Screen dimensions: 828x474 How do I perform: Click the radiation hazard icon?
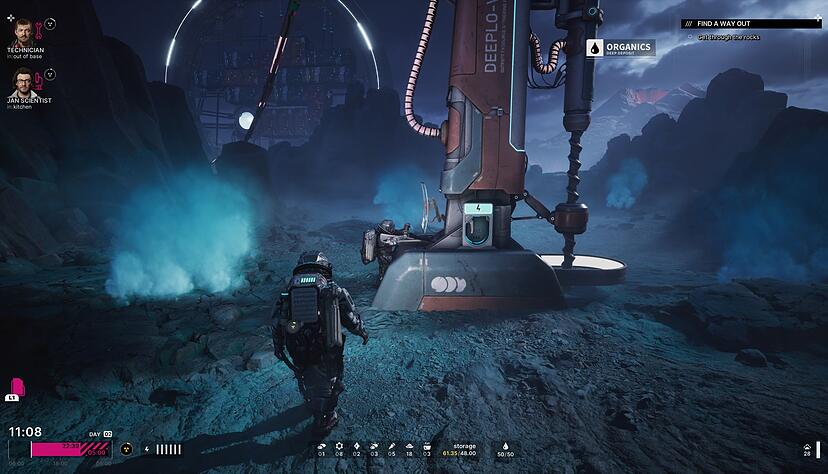click(x=126, y=449)
